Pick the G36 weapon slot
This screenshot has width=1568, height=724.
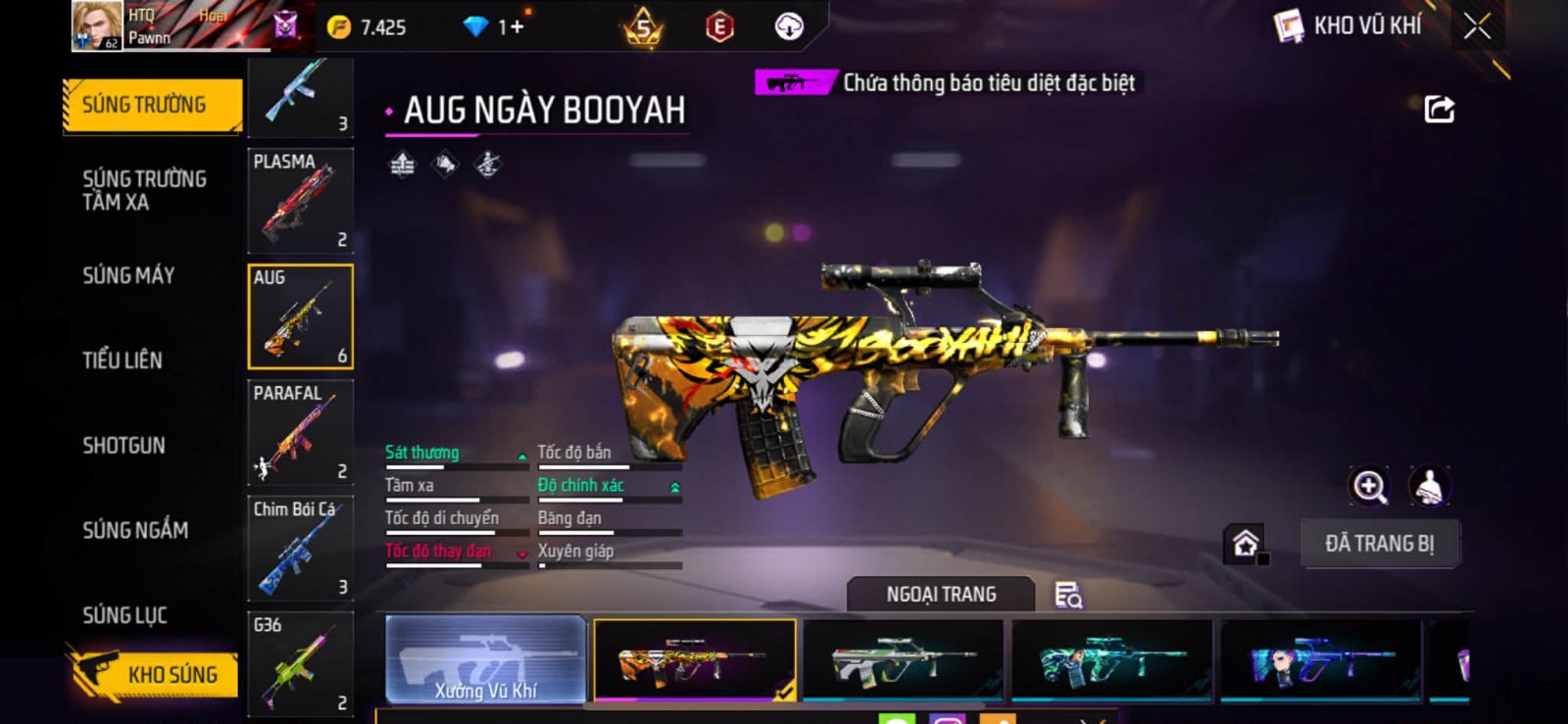pos(300,662)
